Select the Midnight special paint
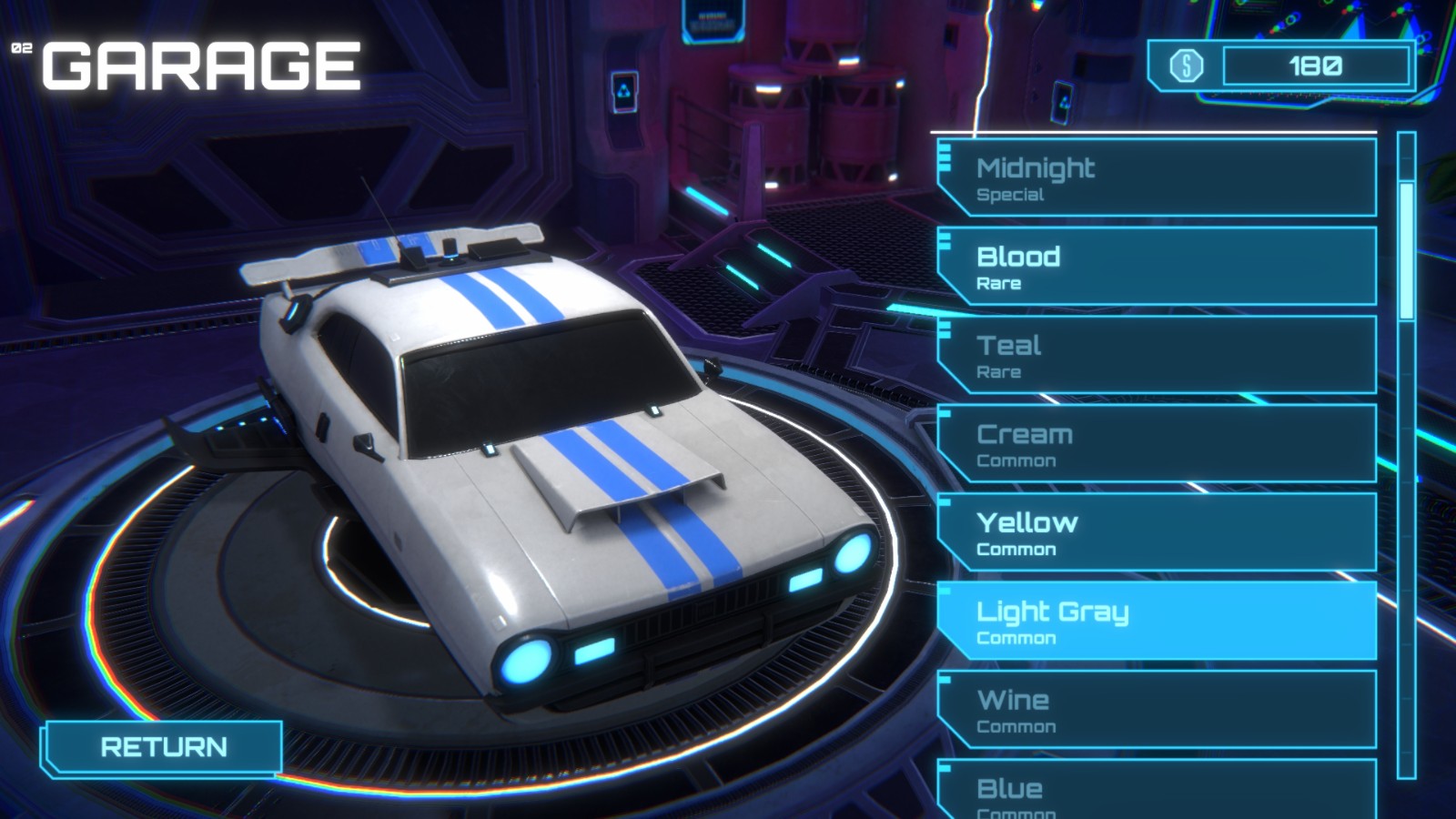Viewport: 1456px width, 819px height. (1156, 178)
